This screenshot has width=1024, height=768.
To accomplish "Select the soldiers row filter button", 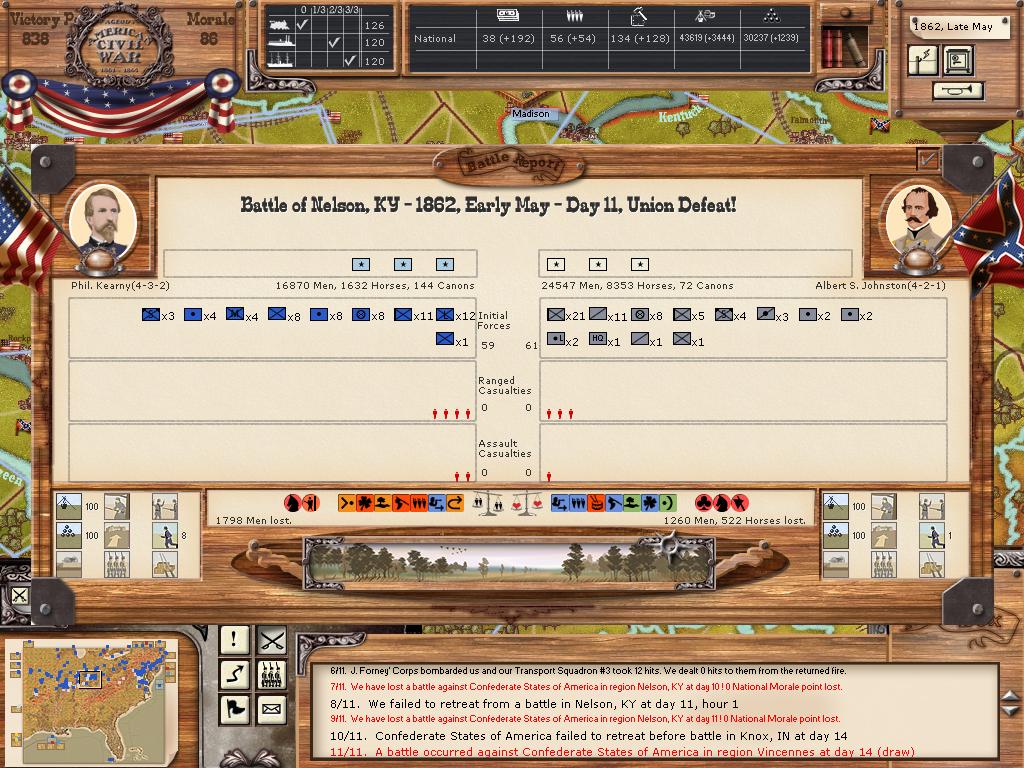I will (x=271, y=675).
